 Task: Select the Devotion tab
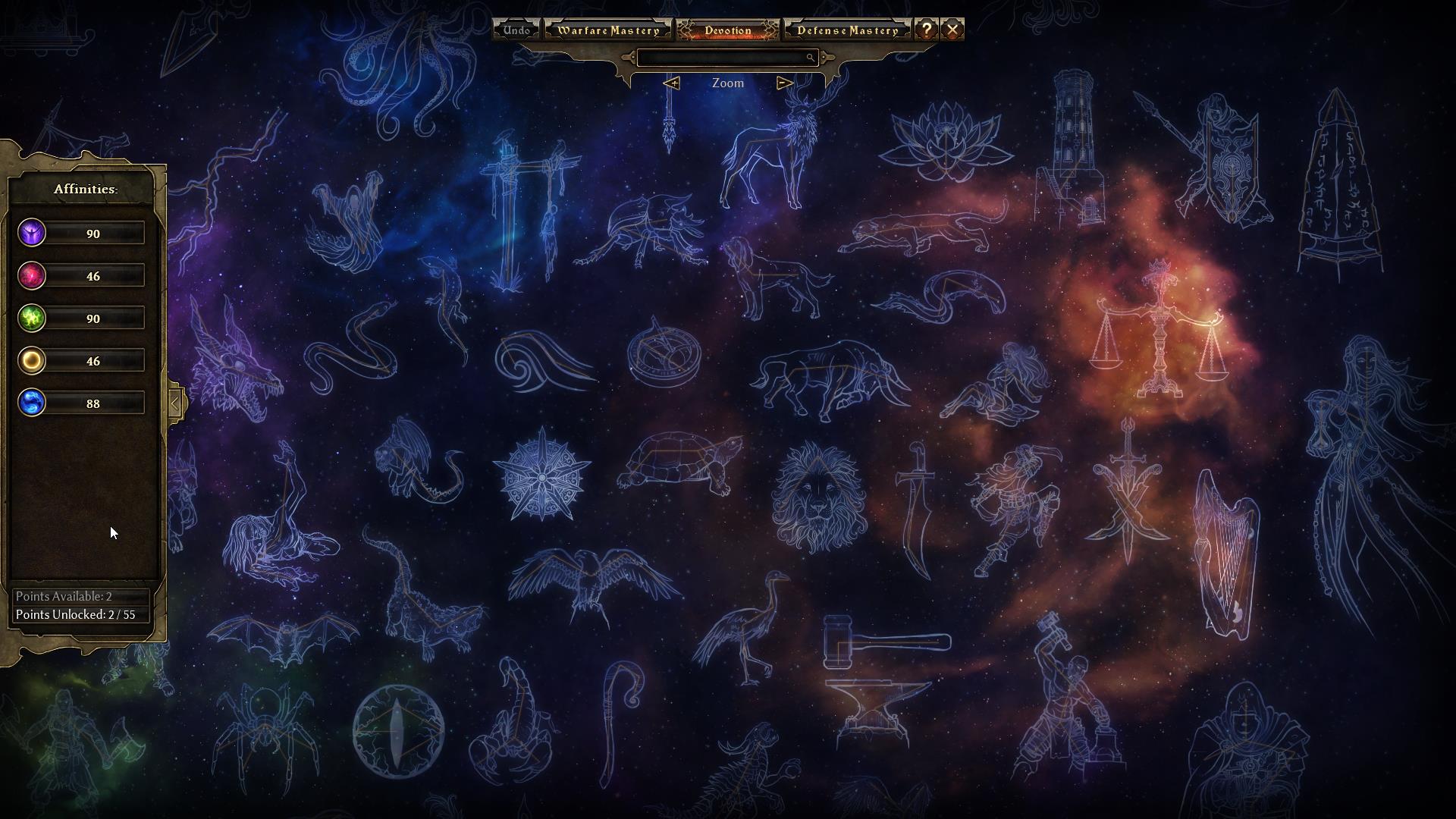(x=727, y=30)
